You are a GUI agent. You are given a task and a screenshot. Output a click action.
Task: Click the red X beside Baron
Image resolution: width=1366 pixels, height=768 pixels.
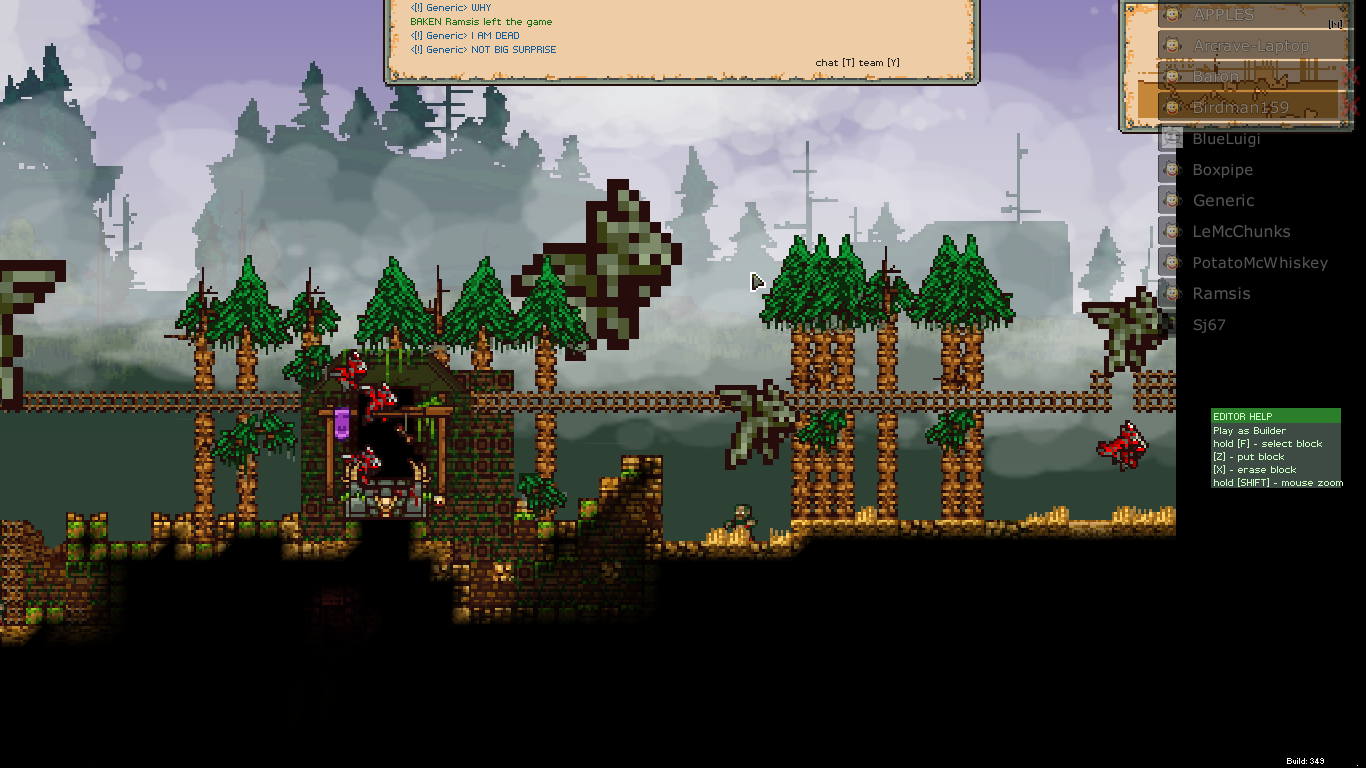click(1351, 77)
